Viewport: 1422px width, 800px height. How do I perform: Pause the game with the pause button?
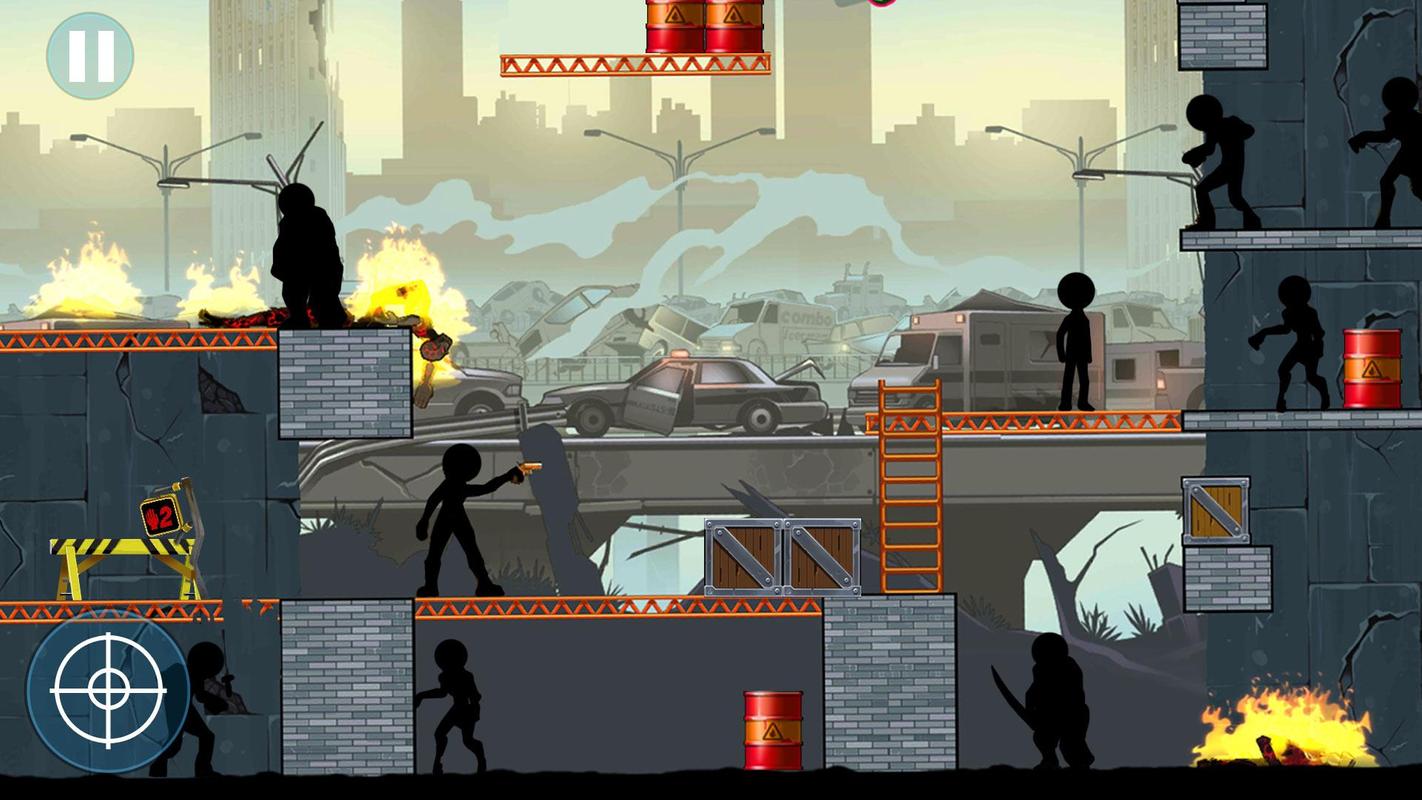point(90,56)
